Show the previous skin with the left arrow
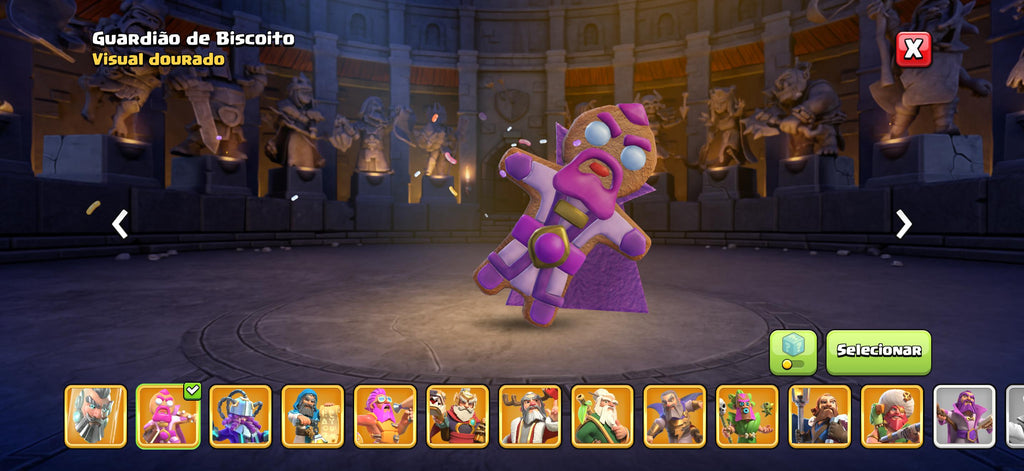 click(120, 224)
